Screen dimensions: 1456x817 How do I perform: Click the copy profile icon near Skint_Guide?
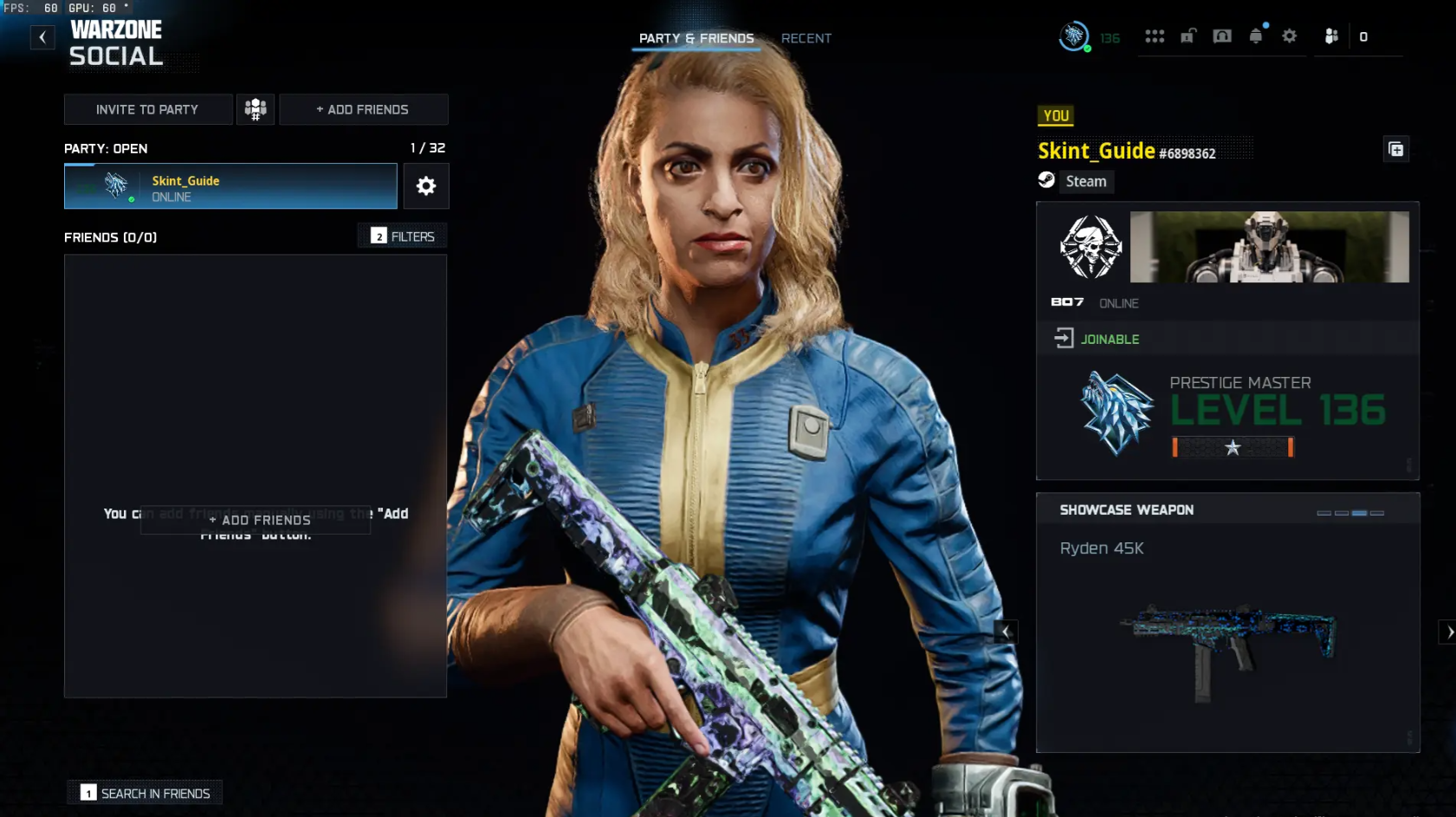[x=1396, y=148]
